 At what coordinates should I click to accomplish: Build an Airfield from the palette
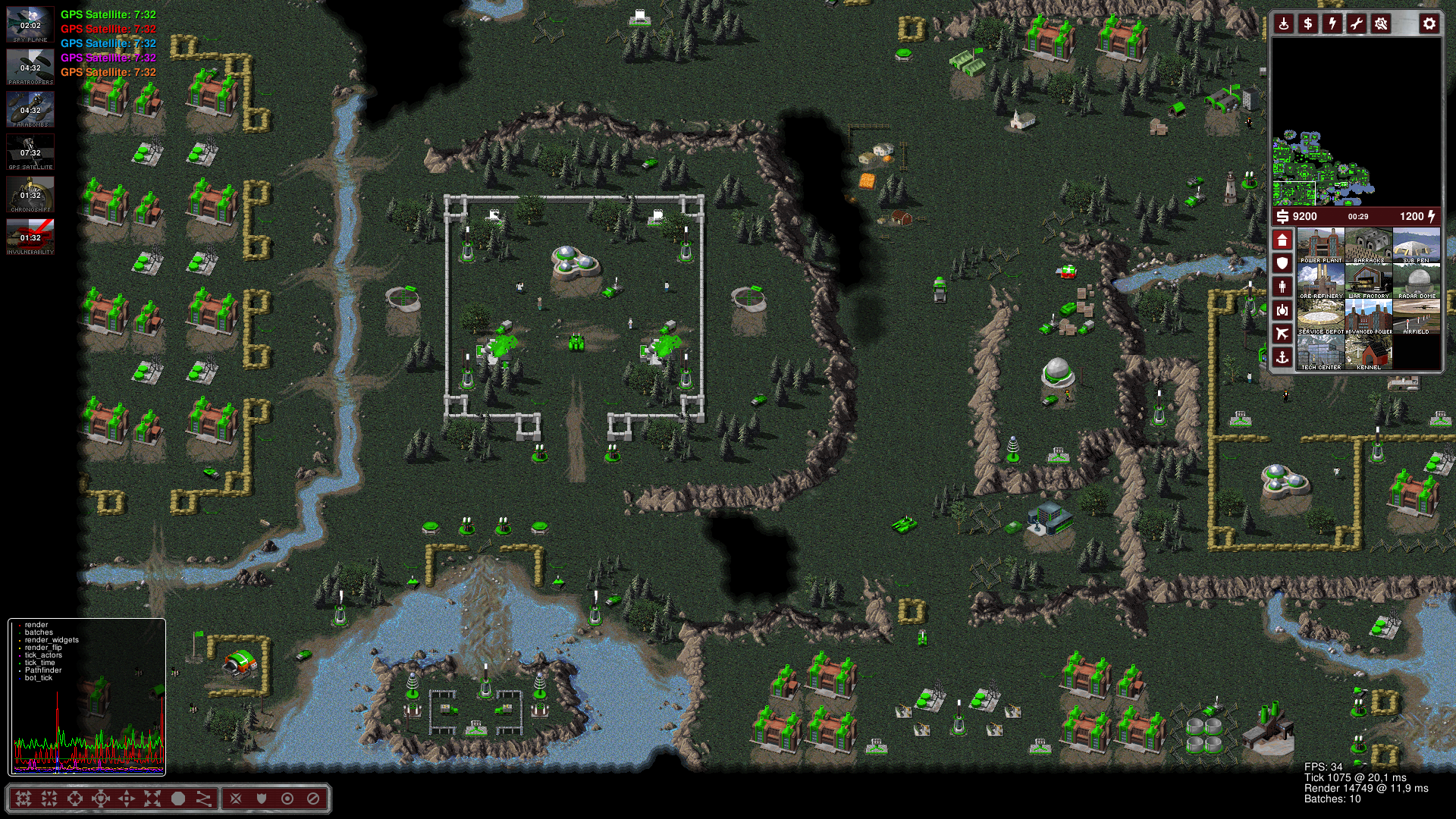pos(1417,317)
